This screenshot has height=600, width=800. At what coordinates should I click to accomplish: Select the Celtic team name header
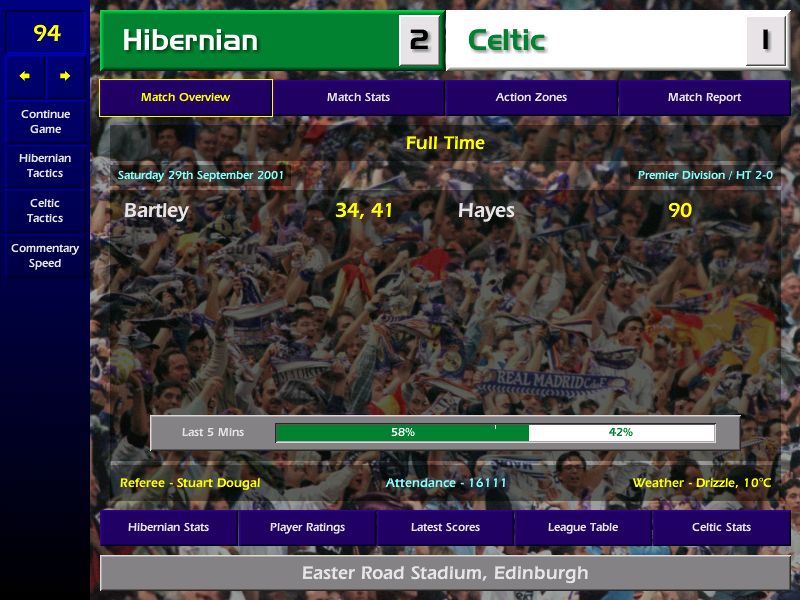tap(507, 41)
